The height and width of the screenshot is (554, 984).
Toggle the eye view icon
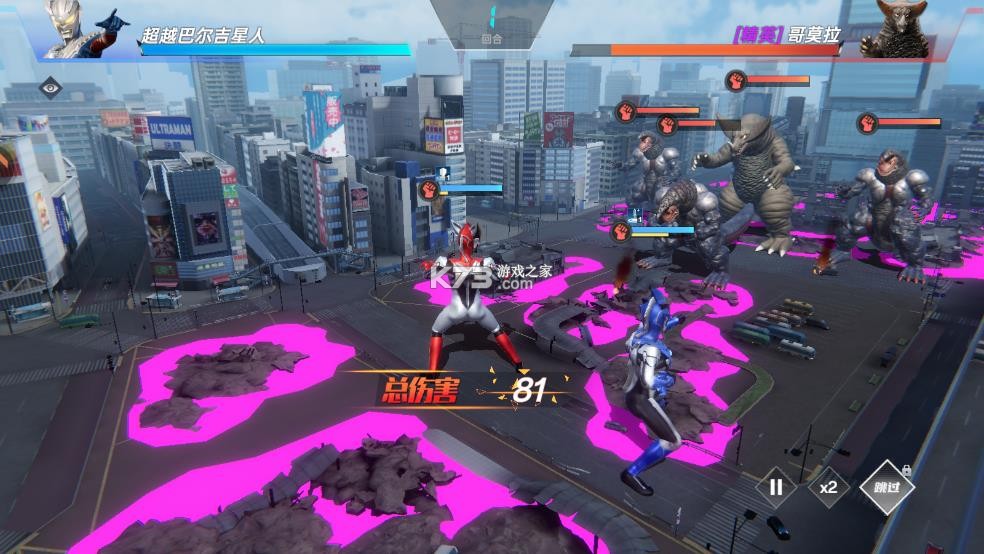click(50, 88)
